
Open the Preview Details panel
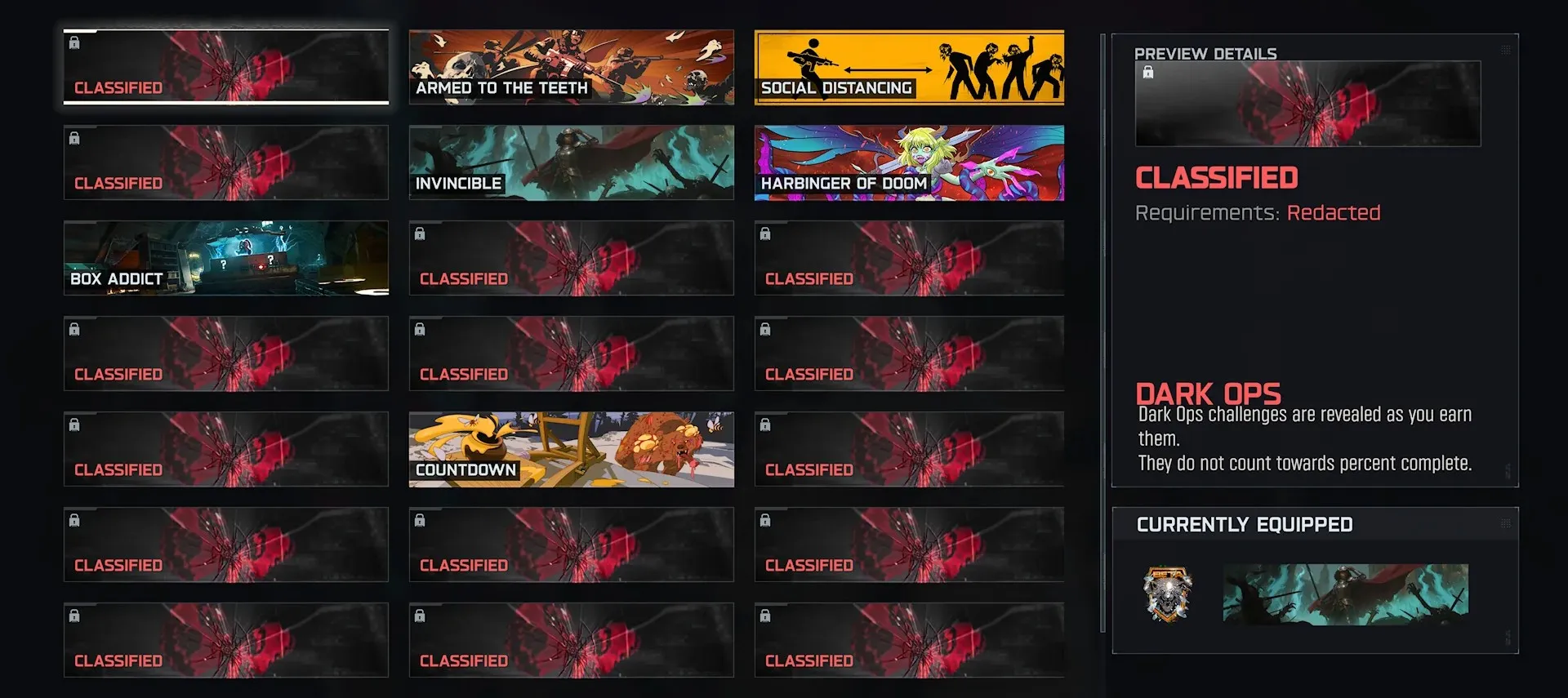(x=1205, y=53)
